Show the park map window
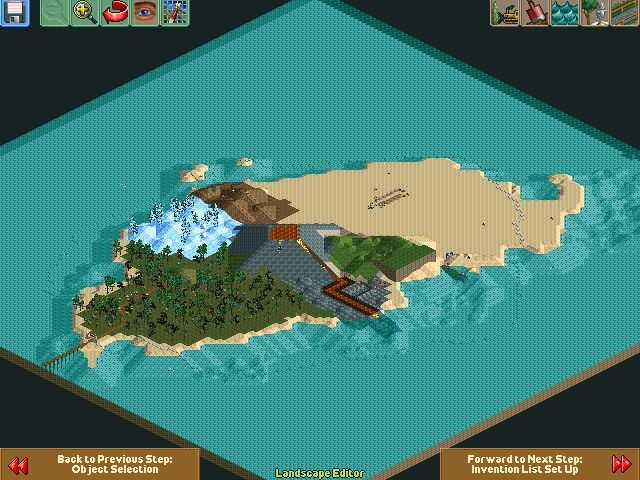 coord(175,13)
